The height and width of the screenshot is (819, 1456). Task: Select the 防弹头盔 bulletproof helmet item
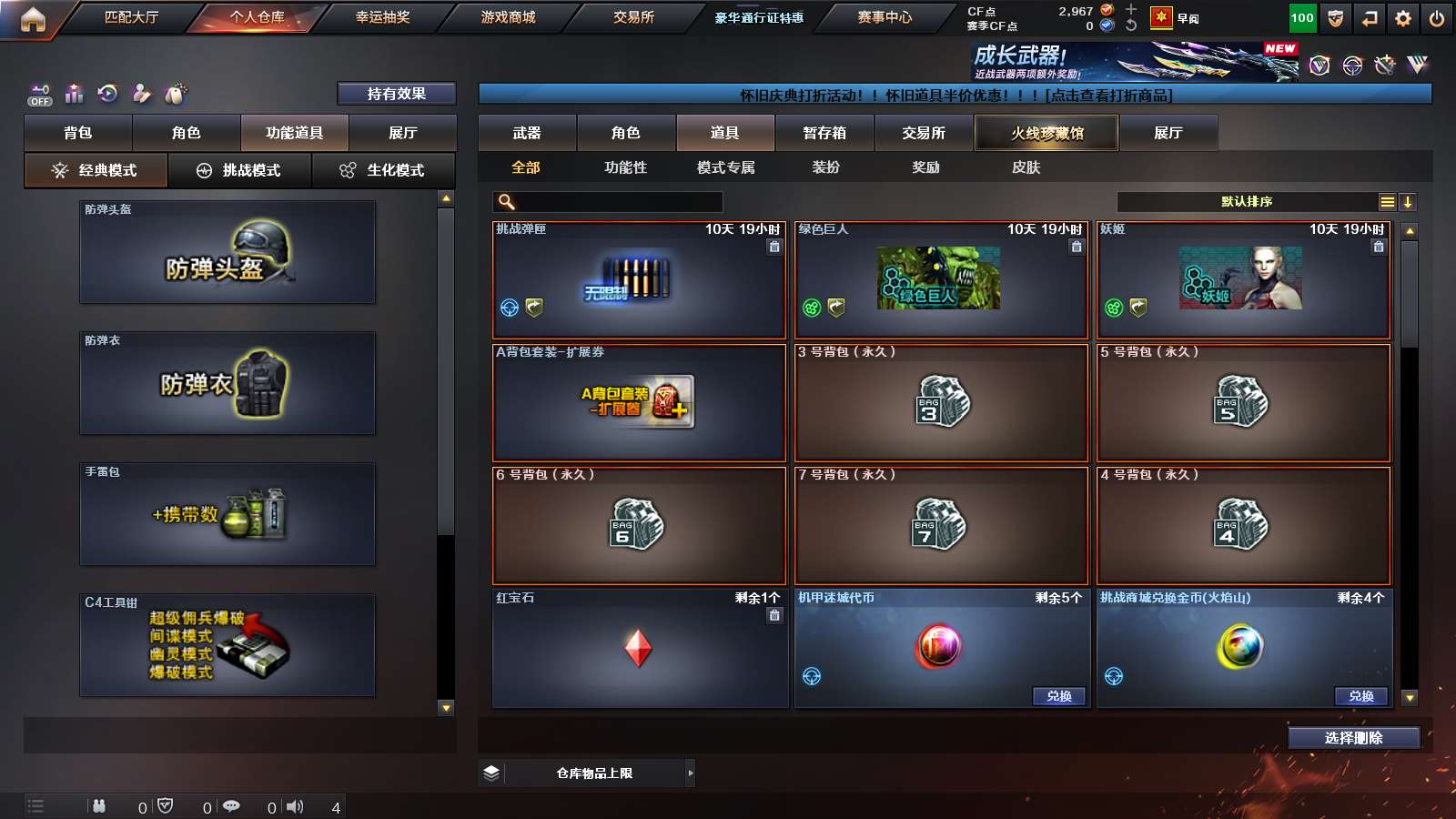point(227,252)
